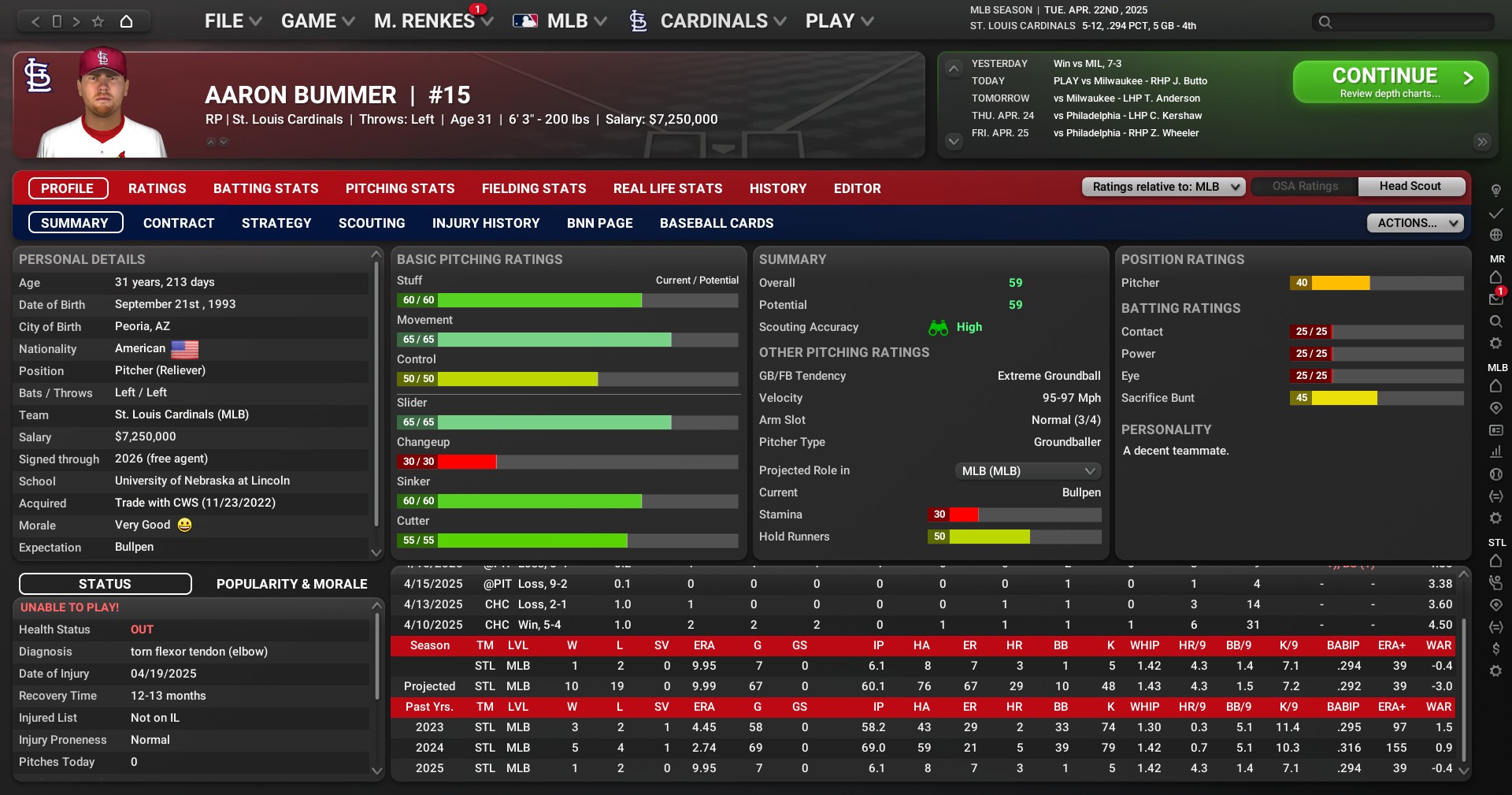Open the History tab
Image resolution: width=1512 pixels, height=795 pixels.
(778, 188)
